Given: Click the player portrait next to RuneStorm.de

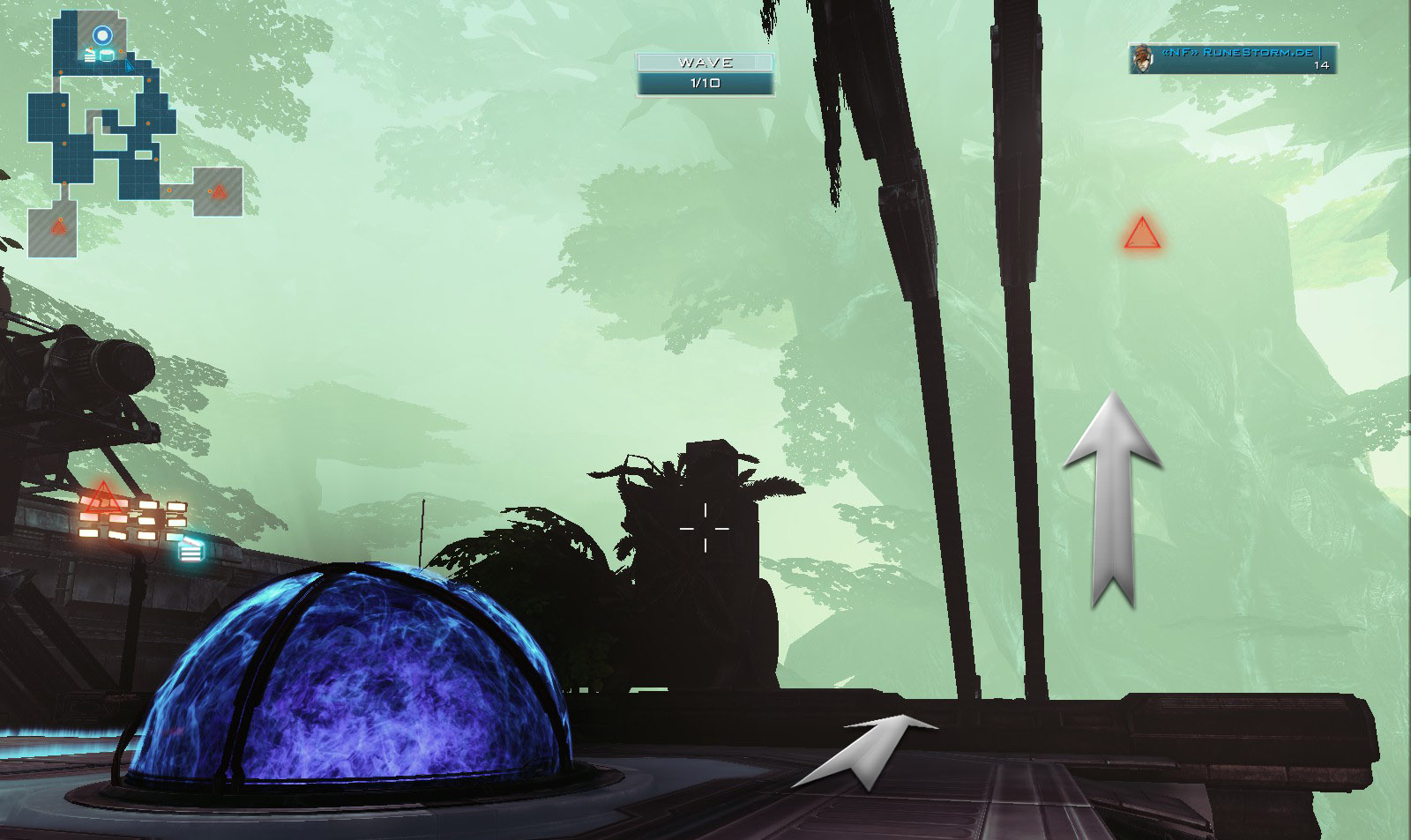Looking at the screenshot, I should point(1142,59).
